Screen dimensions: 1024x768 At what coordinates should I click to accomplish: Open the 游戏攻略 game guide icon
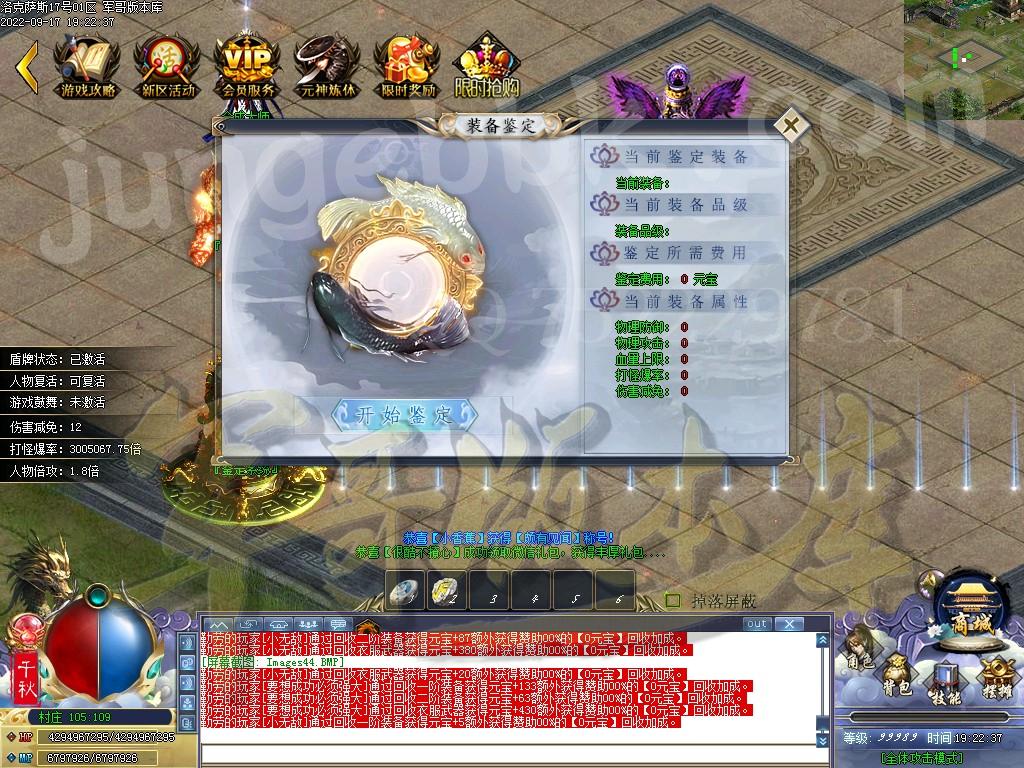click(88, 66)
